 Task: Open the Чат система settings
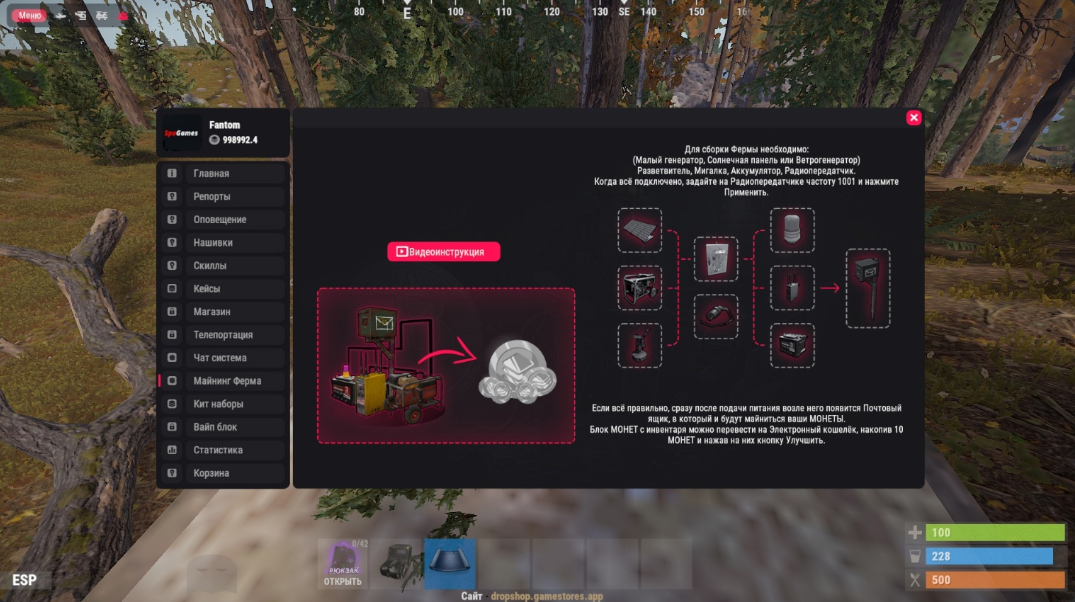tap(223, 358)
